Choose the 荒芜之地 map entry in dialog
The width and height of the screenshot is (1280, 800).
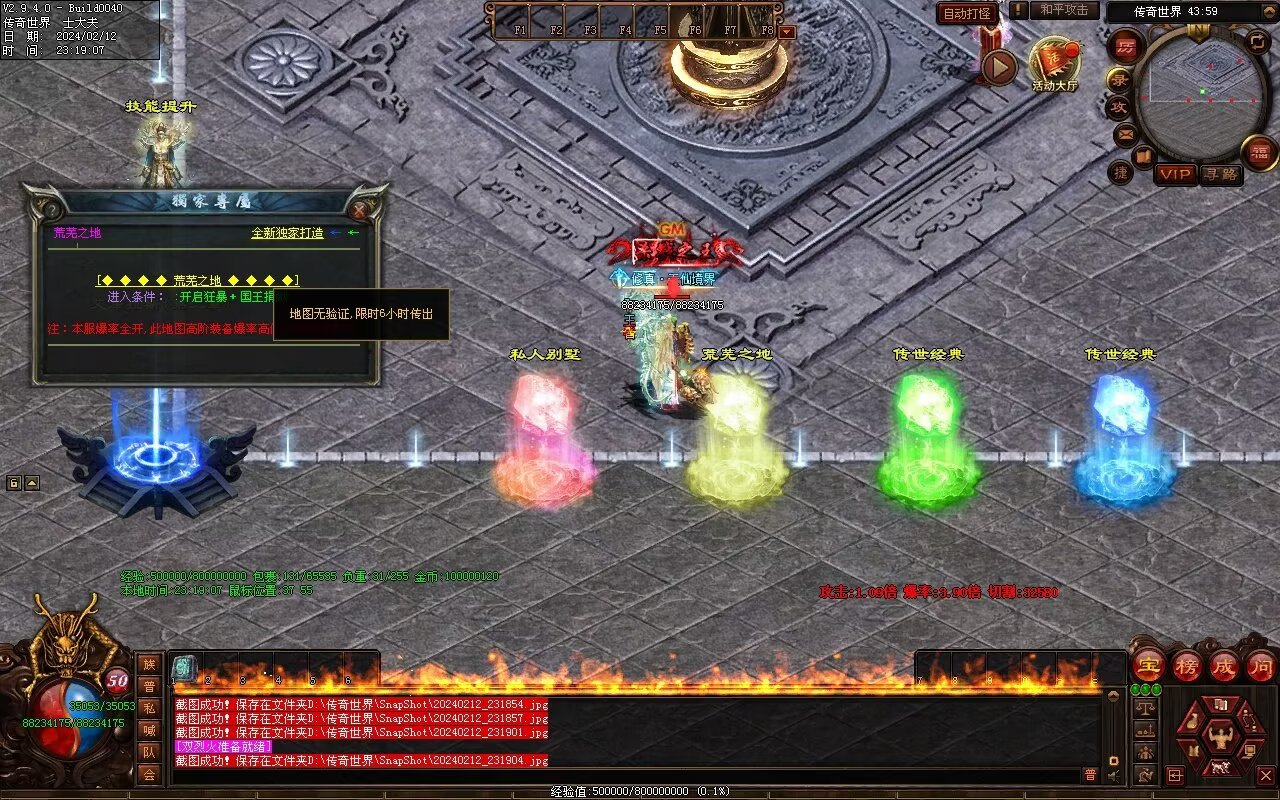pos(197,280)
